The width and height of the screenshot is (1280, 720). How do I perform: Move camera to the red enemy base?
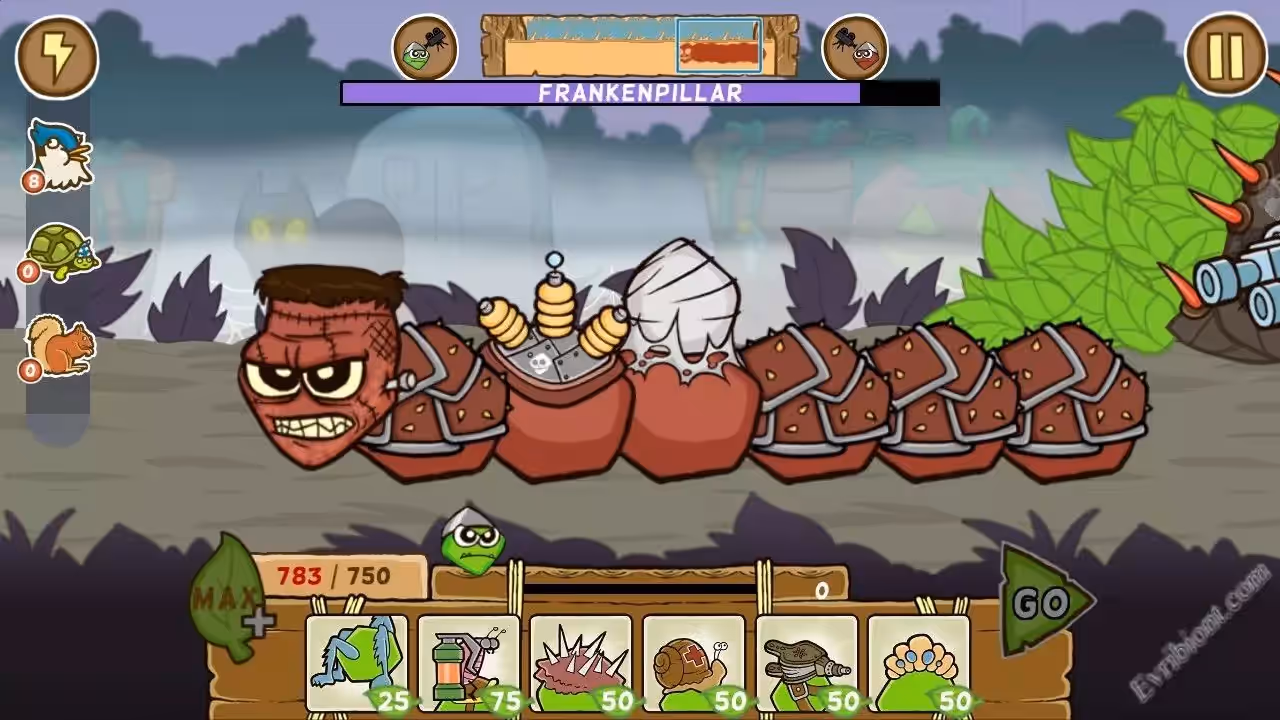[855, 47]
